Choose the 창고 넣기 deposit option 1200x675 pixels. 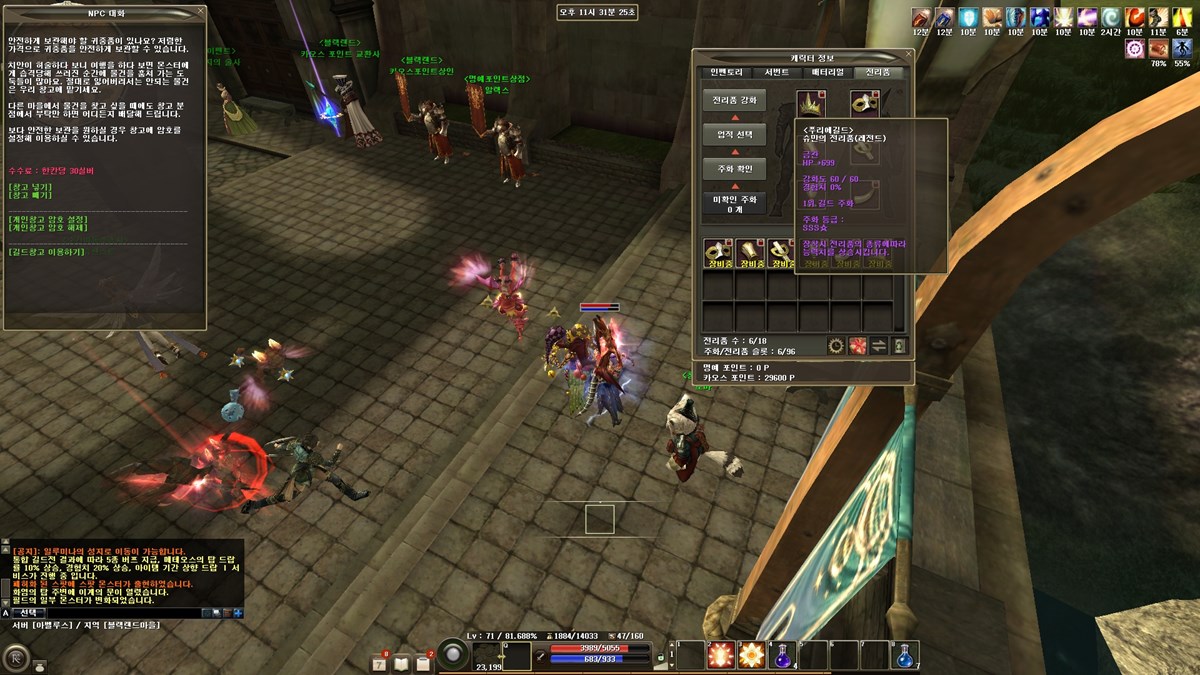(x=28, y=187)
